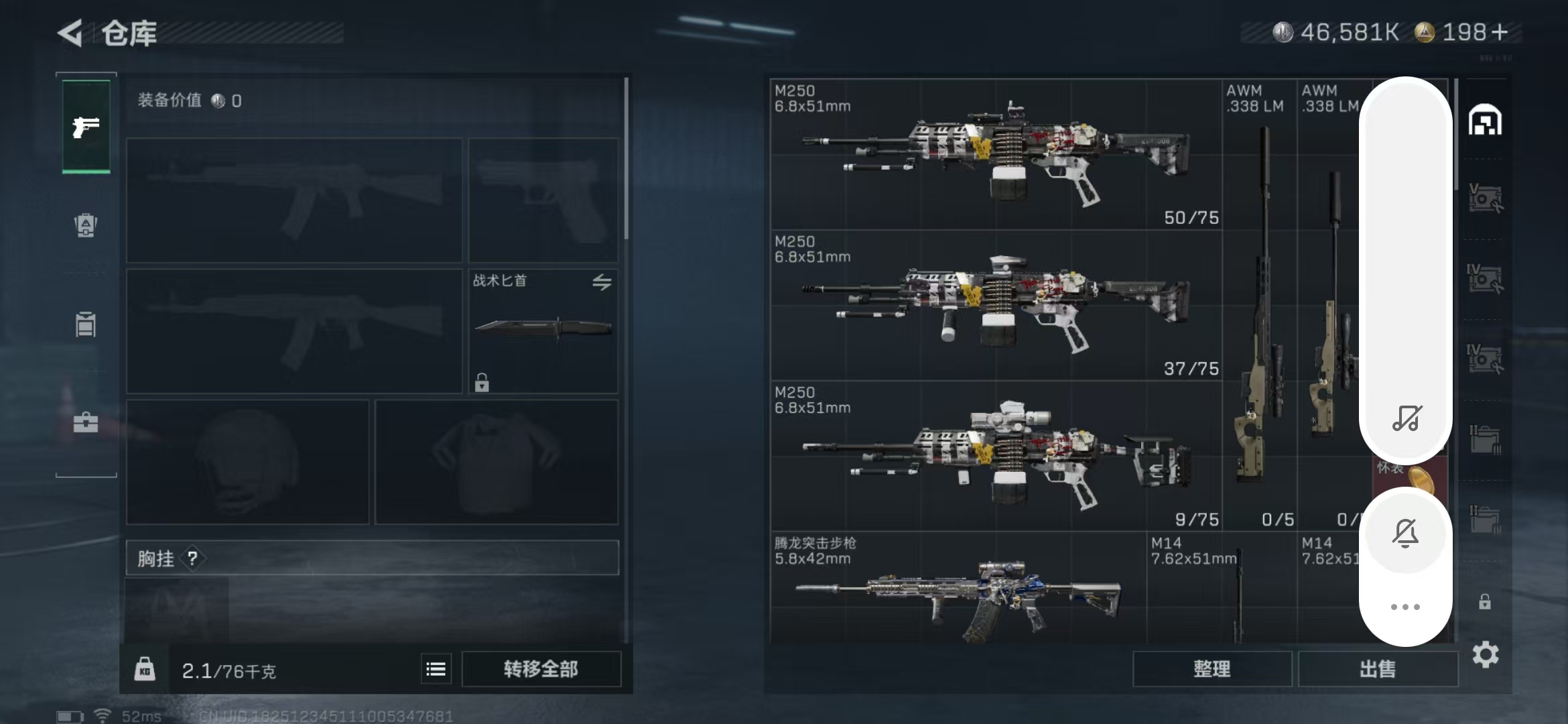The image size is (1568, 724).
Task: Toggle the list view button beside 转移全部
Action: 436,669
